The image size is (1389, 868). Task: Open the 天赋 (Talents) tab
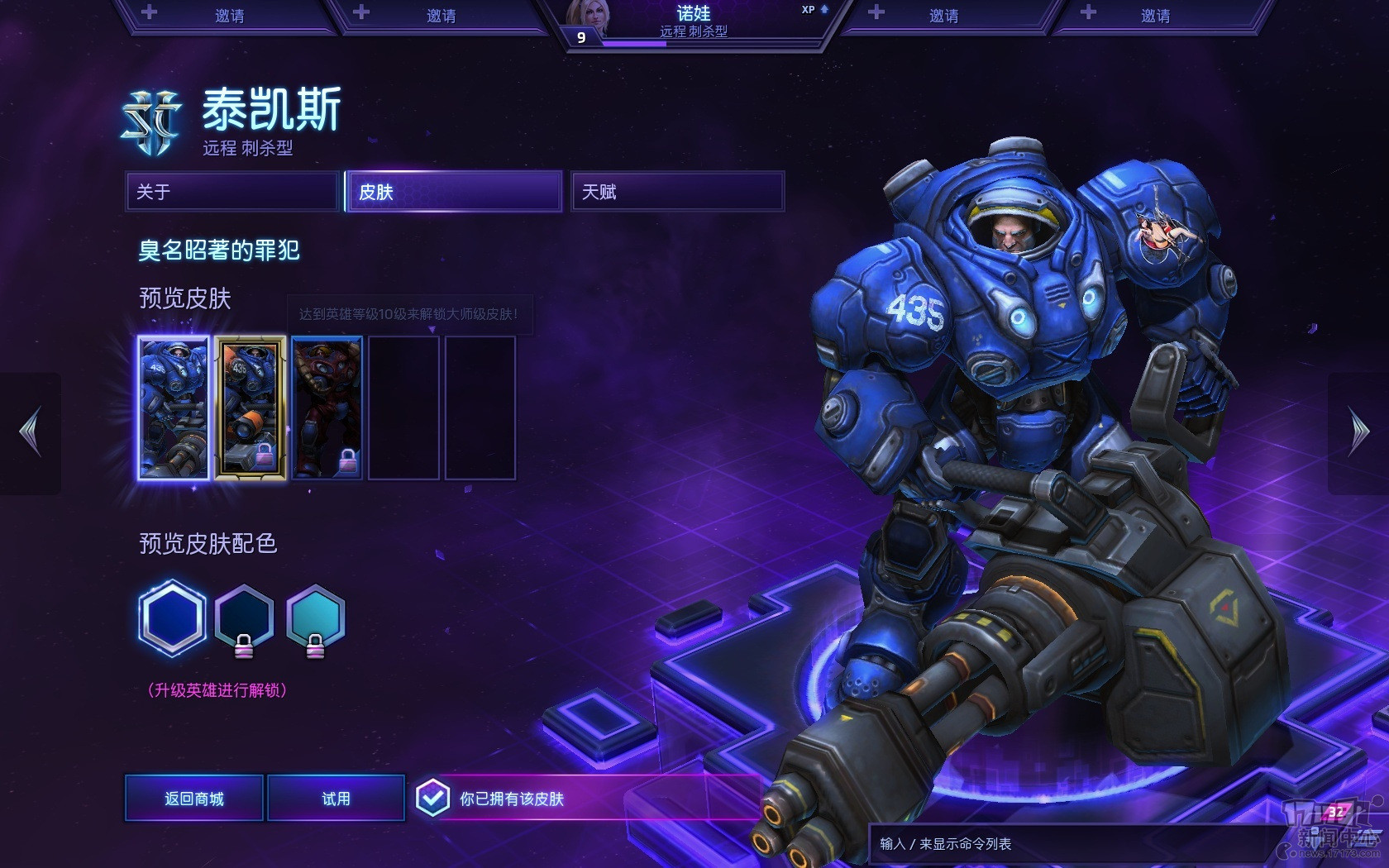pyautogui.click(x=677, y=192)
